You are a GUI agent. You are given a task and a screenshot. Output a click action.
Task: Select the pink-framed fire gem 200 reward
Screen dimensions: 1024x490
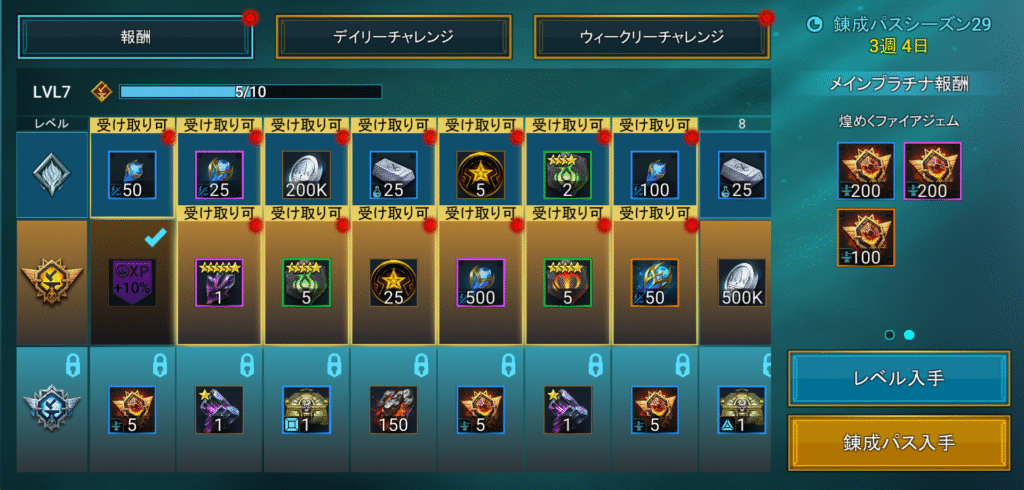[932, 170]
